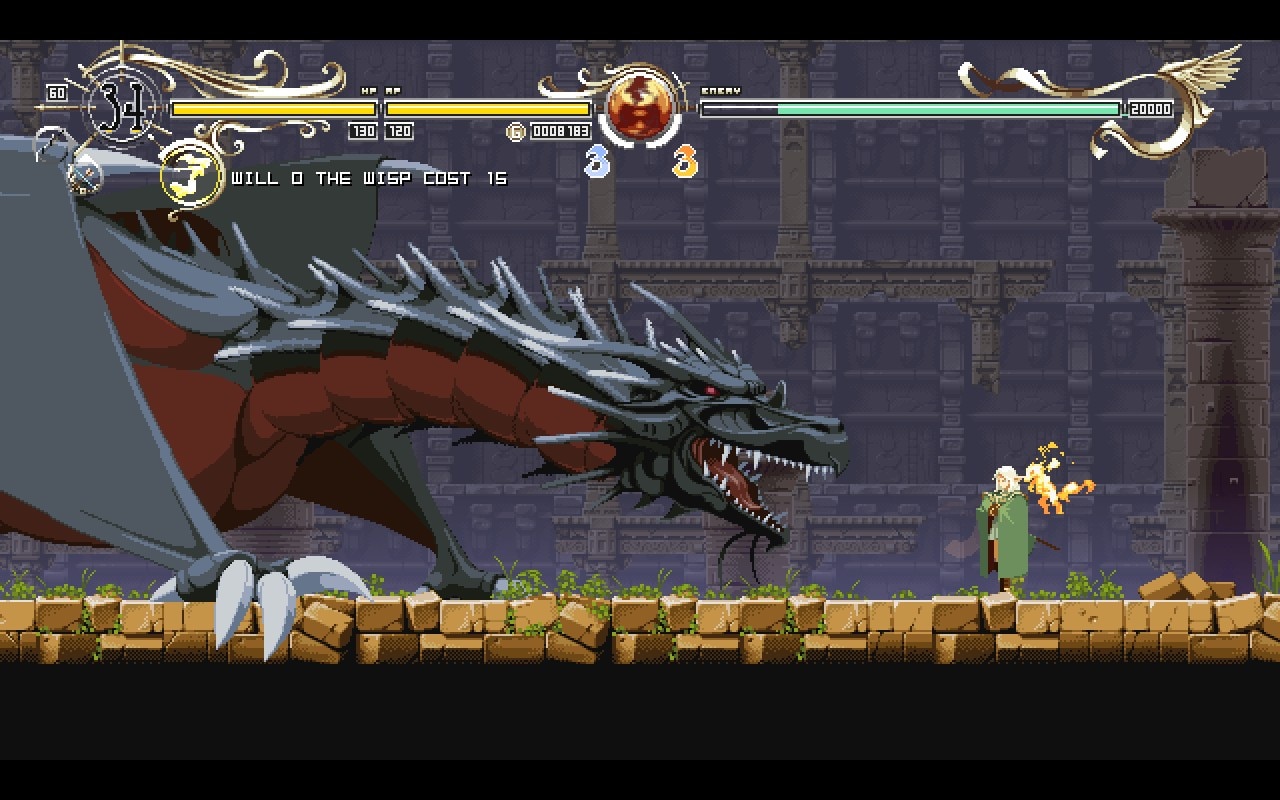Click the gold coin icon beside the money counter
The height and width of the screenshot is (800, 1280).
point(518,131)
